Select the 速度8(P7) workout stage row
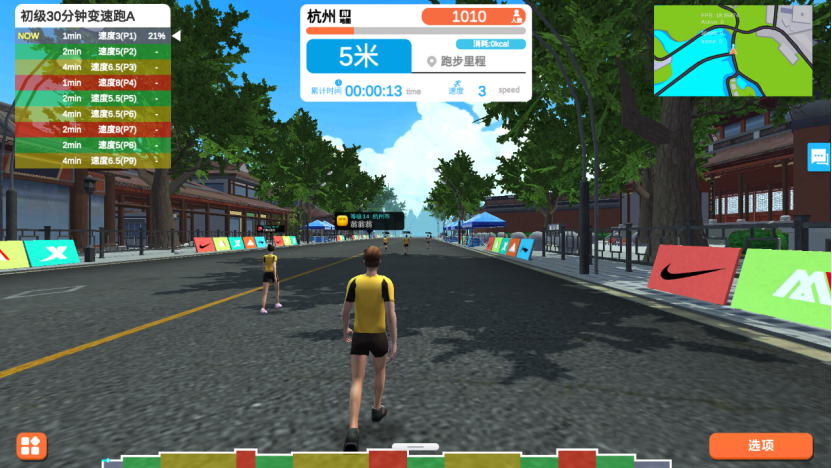Screen dimensions: 832x468 (92, 129)
